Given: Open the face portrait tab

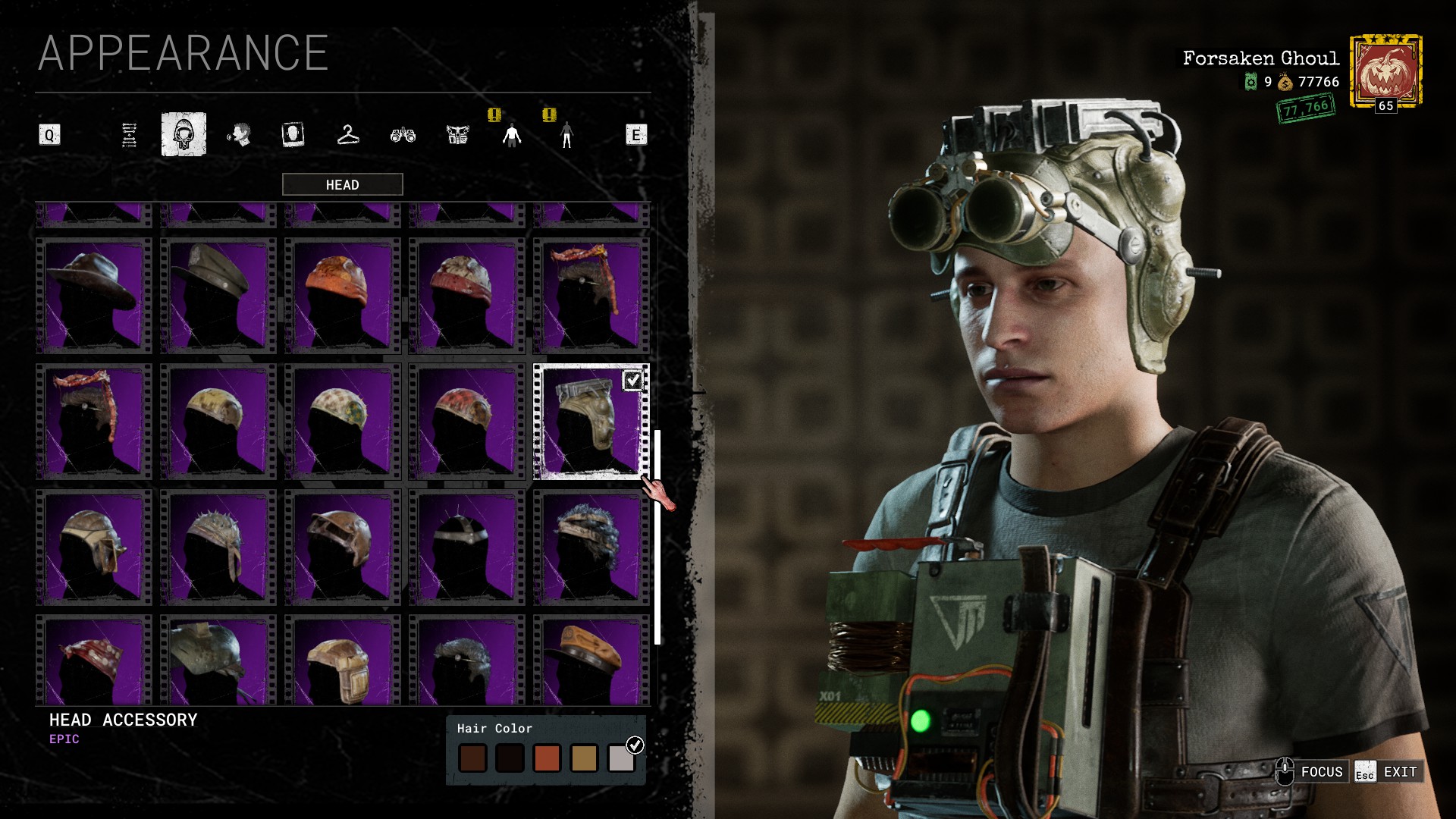Looking at the screenshot, I should tap(293, 135).
